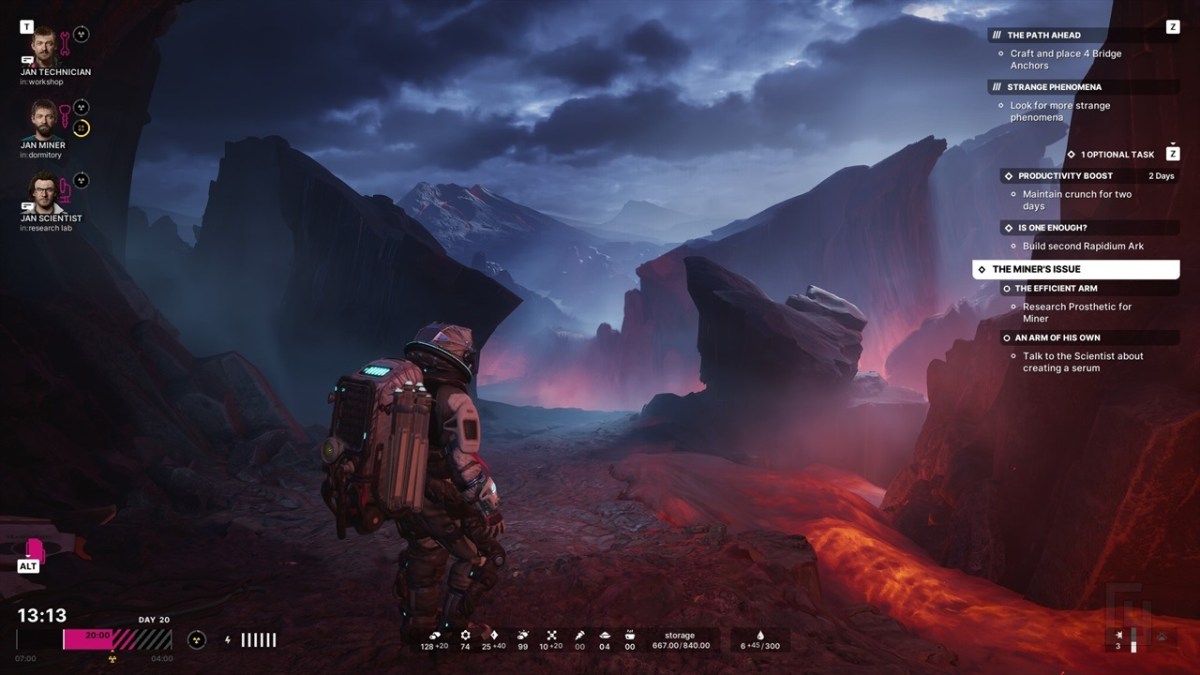Viewport: 1200px width, 675px height.
Task: Click the gear resource icon in the bottom bar
Action: pos(465,635)
